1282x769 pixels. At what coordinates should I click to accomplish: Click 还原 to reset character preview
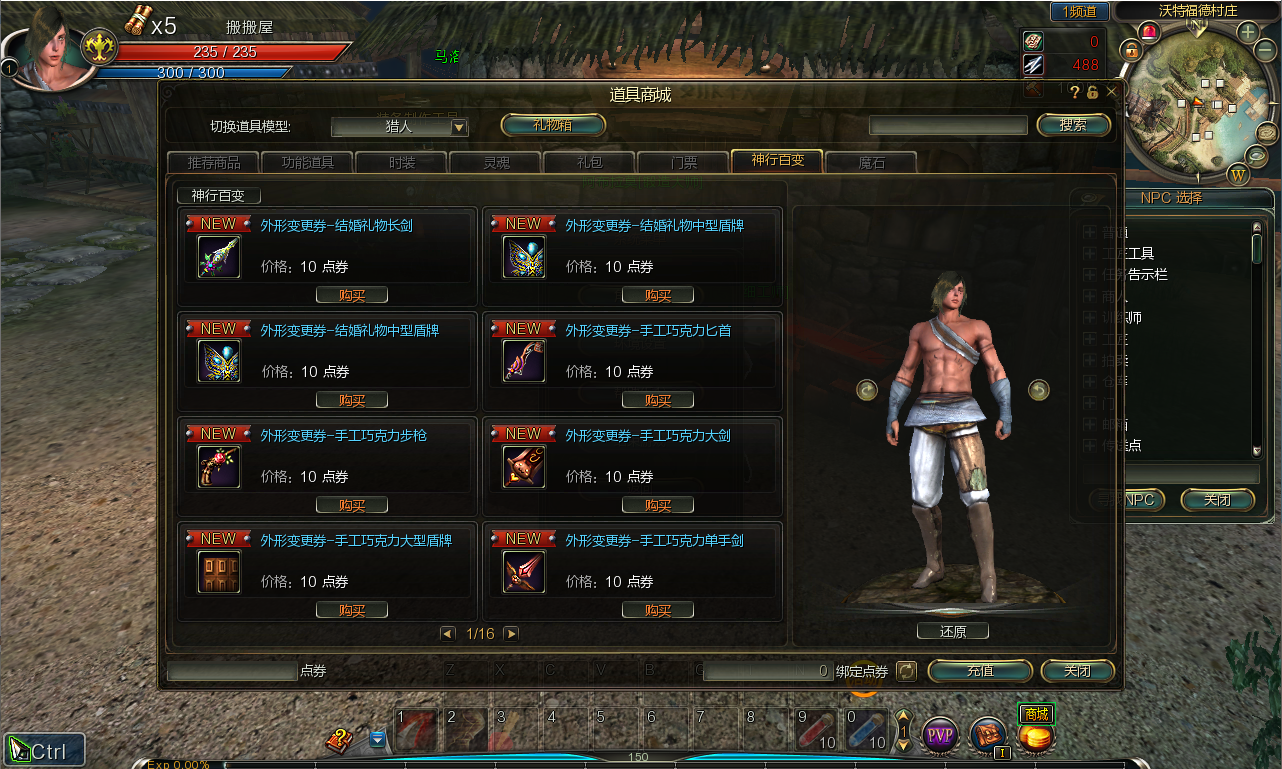[x=952, y=631]
